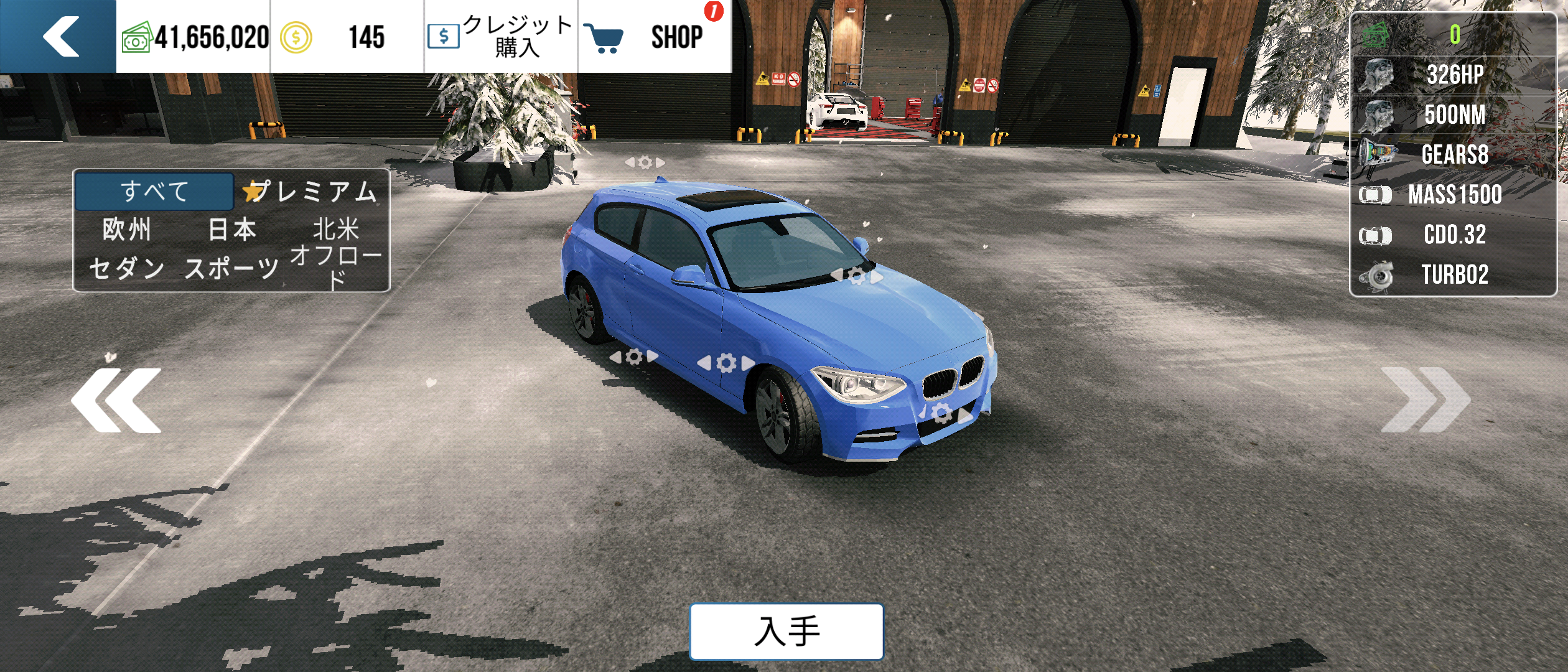Filter cars by 欧州 region
Viewport: 1568px width, 672px height.
coord(127,230)
